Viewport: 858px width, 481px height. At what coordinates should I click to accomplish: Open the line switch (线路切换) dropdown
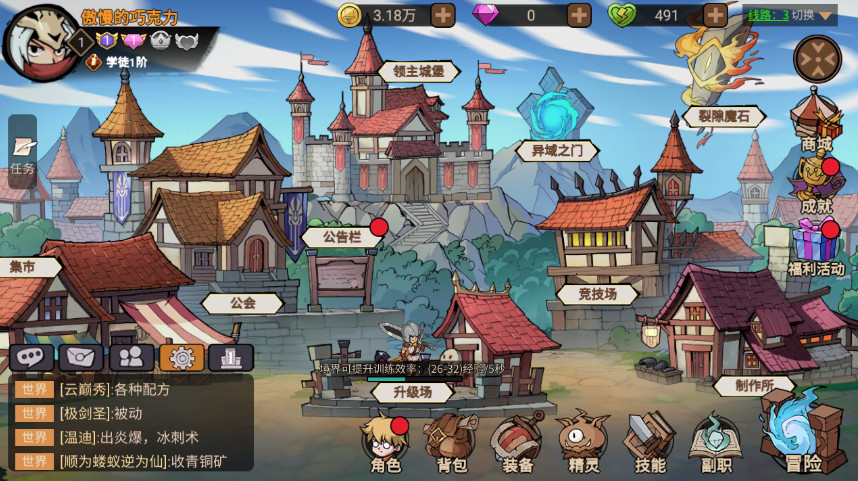tap(791, 15)
